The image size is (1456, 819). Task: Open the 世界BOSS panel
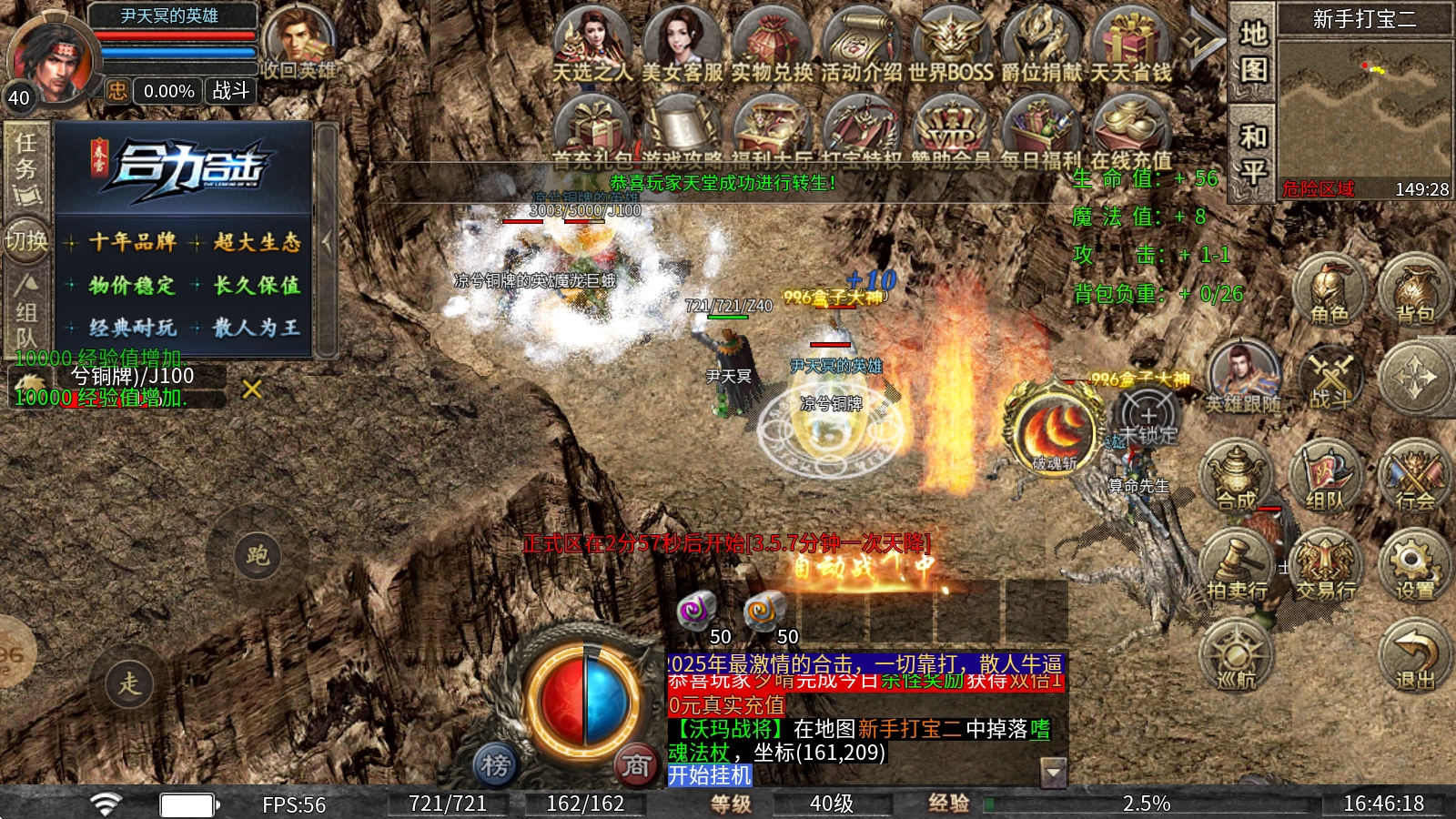(949, 45)
